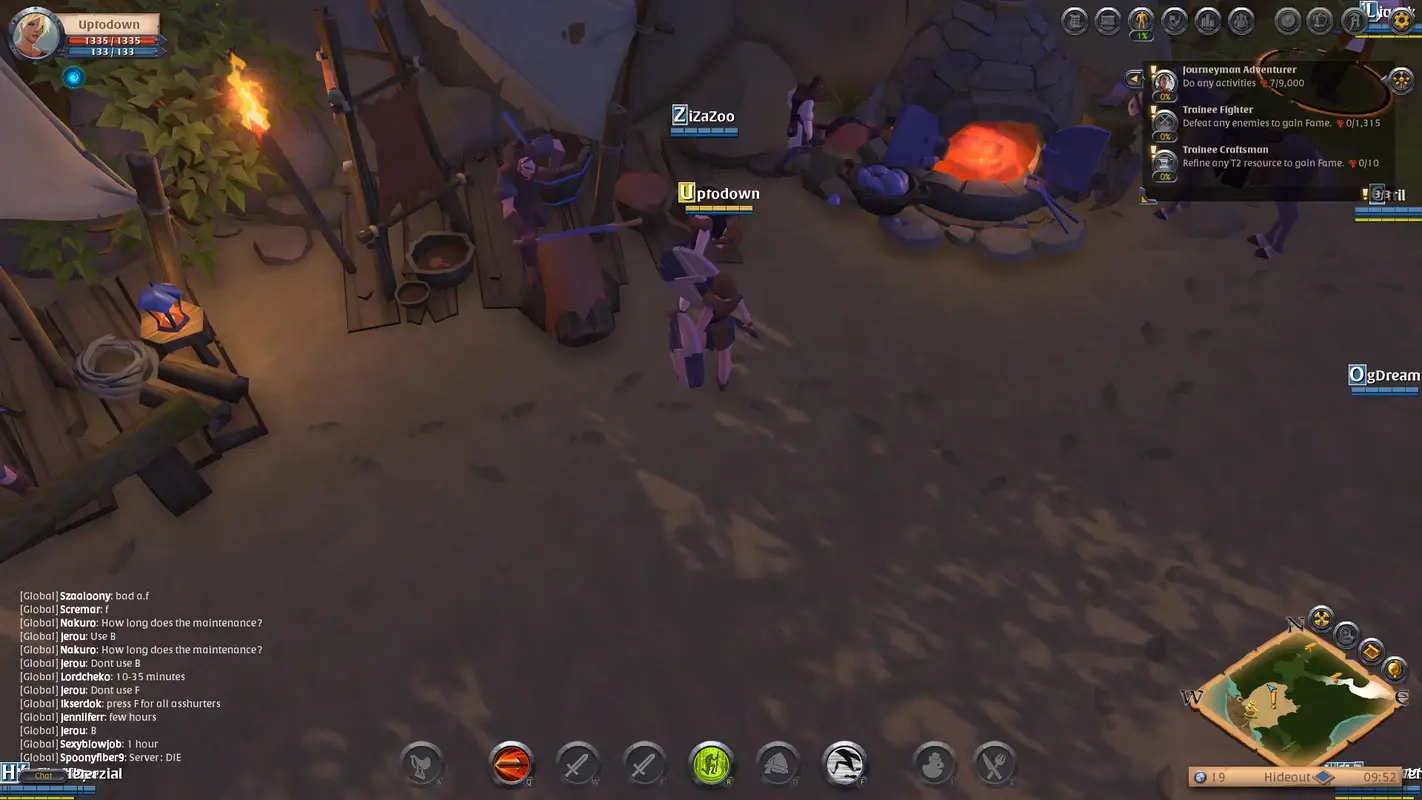Open the scroll map icon near minimap
The height and width of the screenshot is (800, 1422).
tap(1371, 651)
